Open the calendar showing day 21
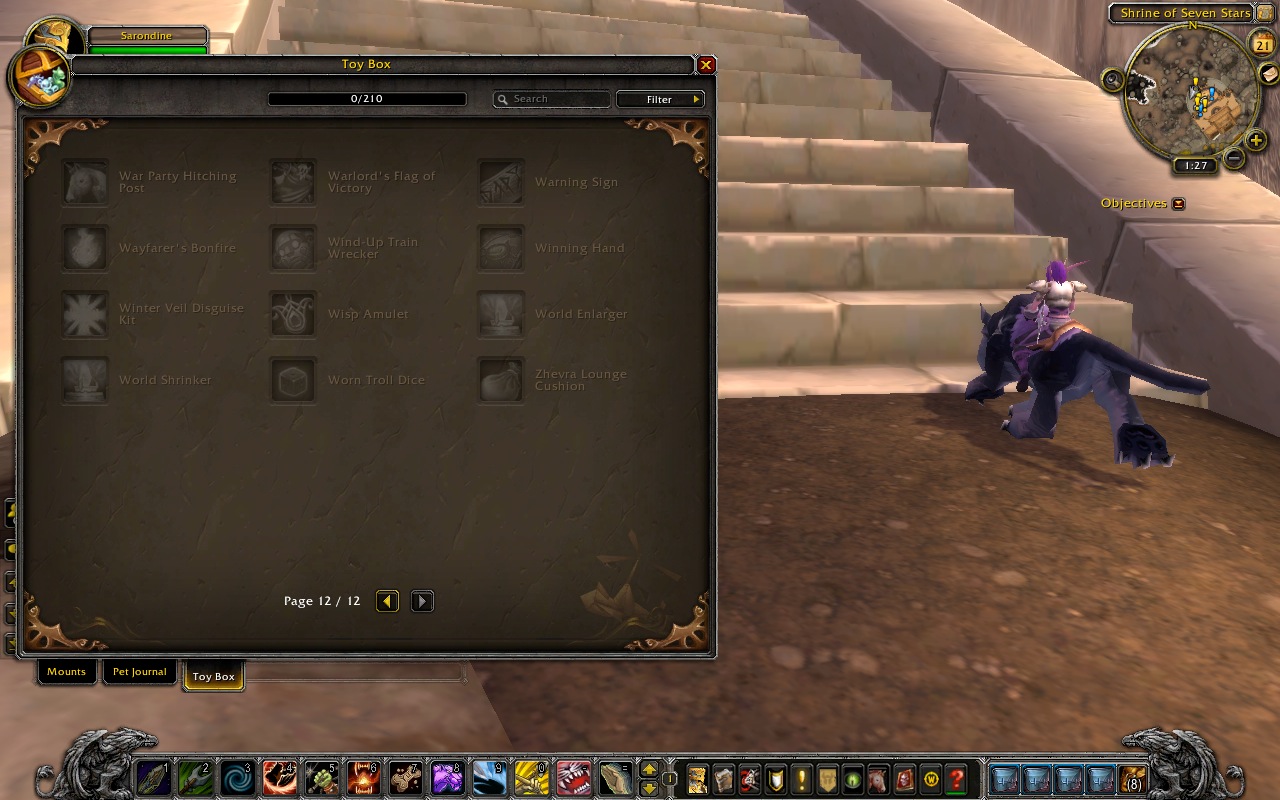Viewport: 1280px width, 800px height. point(1263,44)
